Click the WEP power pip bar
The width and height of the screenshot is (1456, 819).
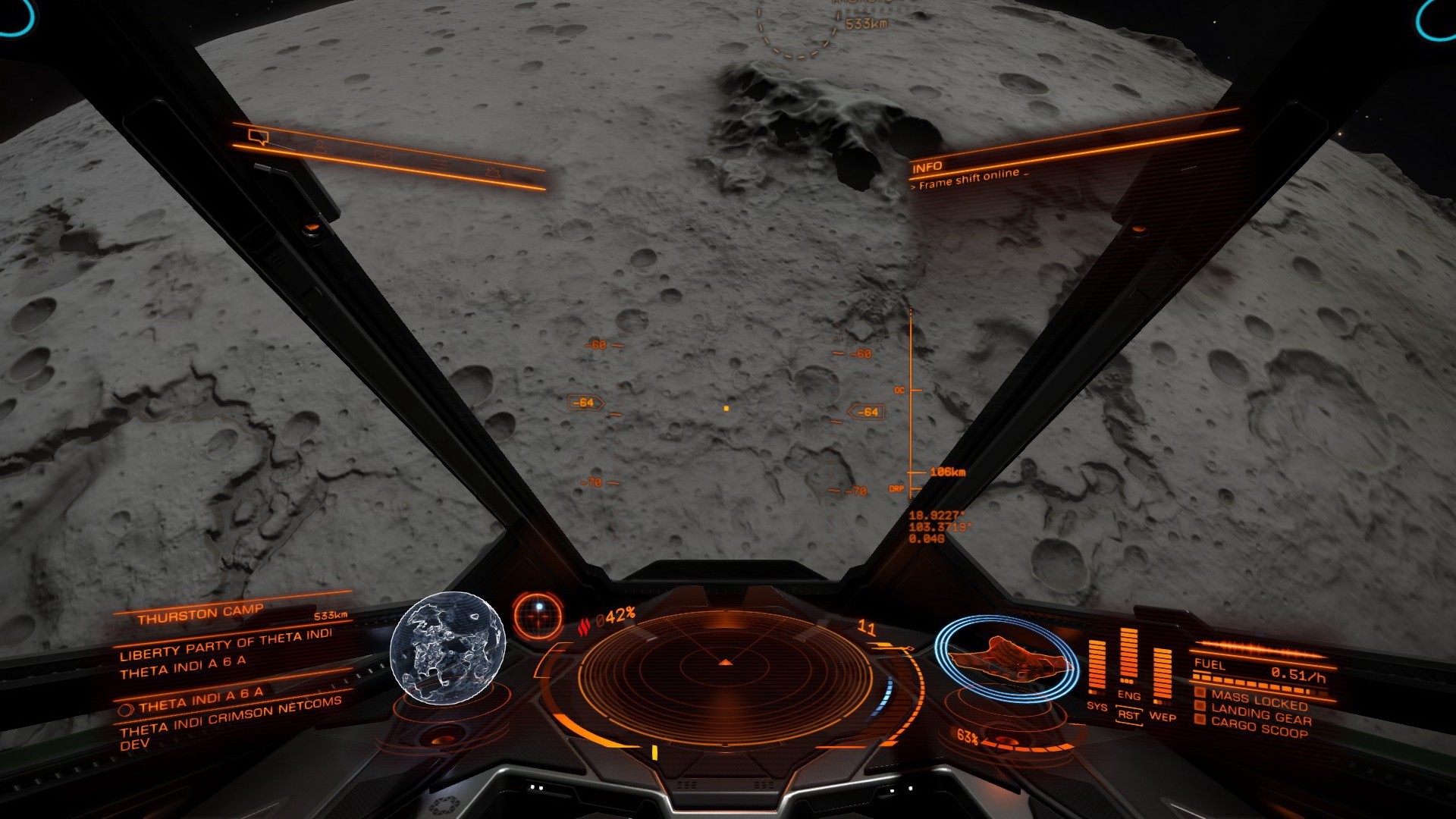(1162, 675)
